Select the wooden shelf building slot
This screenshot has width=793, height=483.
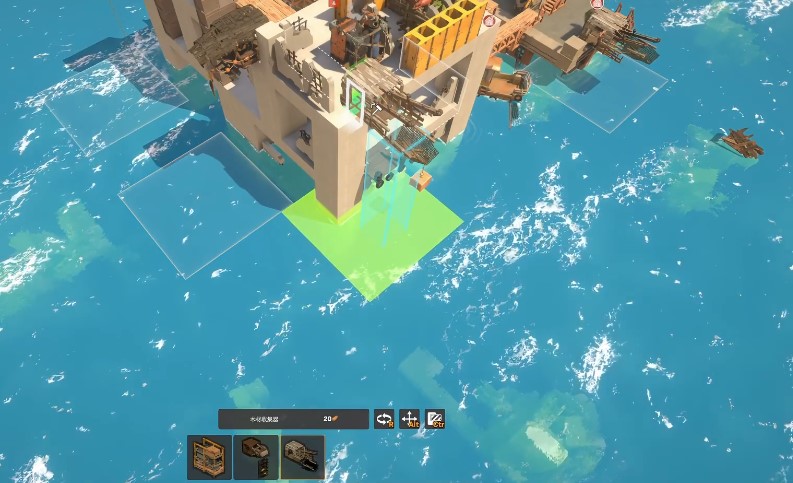coord(210,457)
